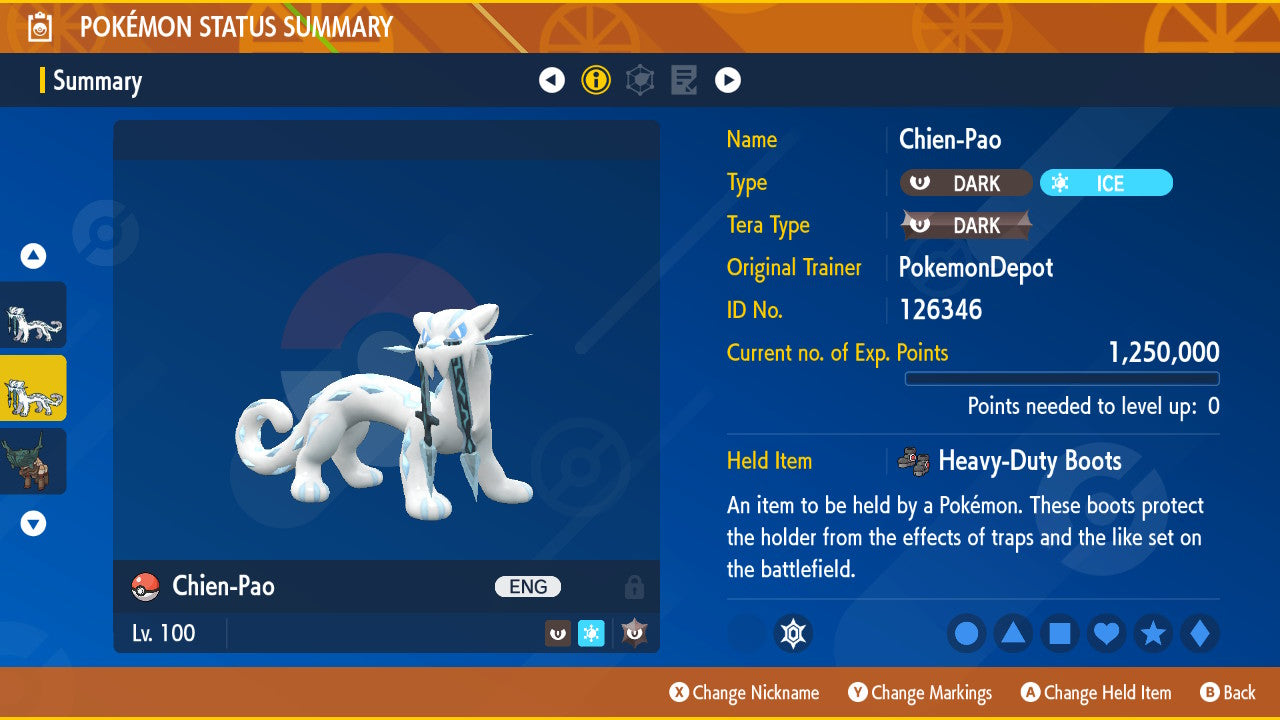Go to the next summary page arrow
The image size is (1280, 720).
point(728,80)
